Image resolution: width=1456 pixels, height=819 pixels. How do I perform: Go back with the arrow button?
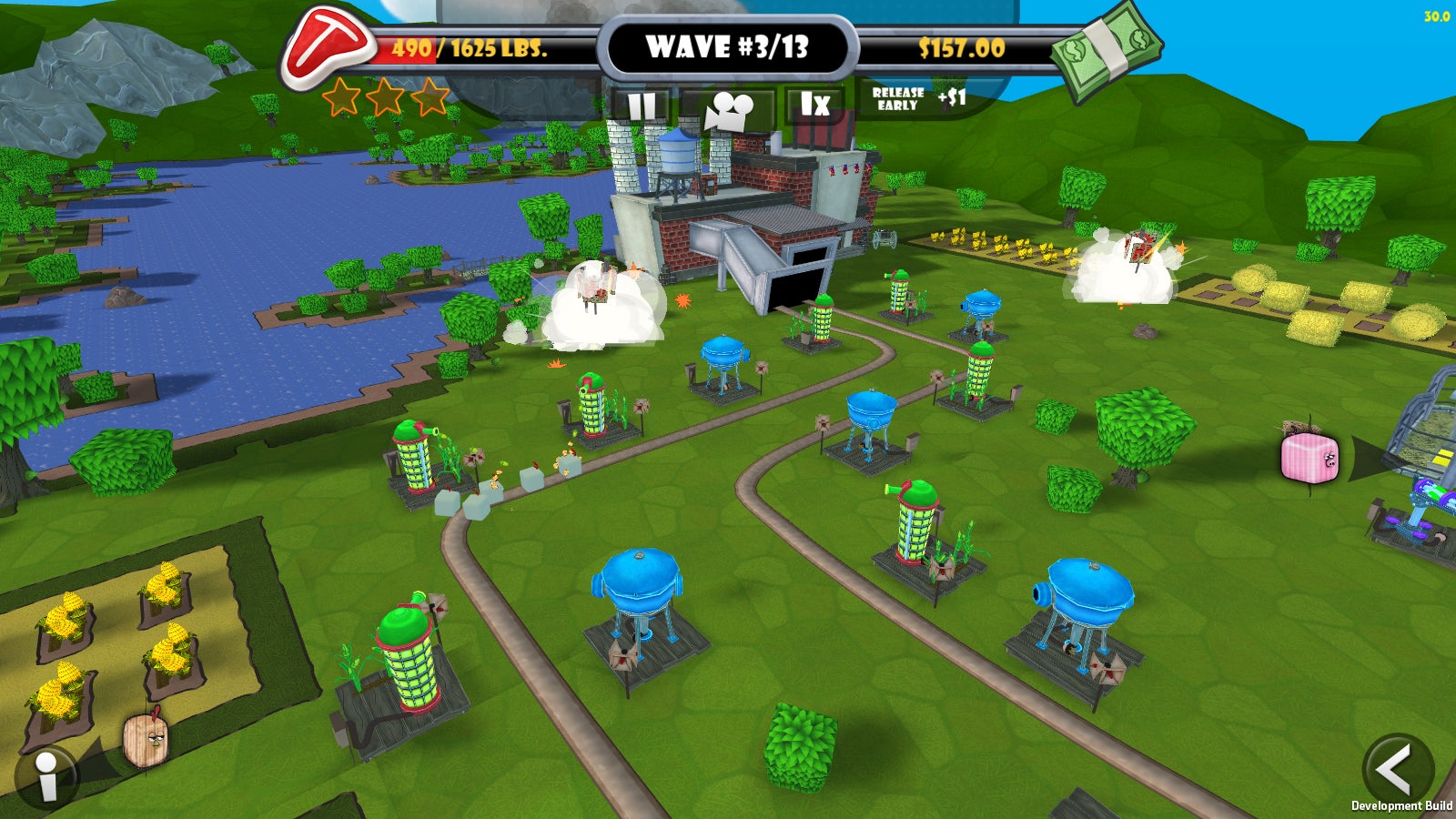click(1396, 769)
